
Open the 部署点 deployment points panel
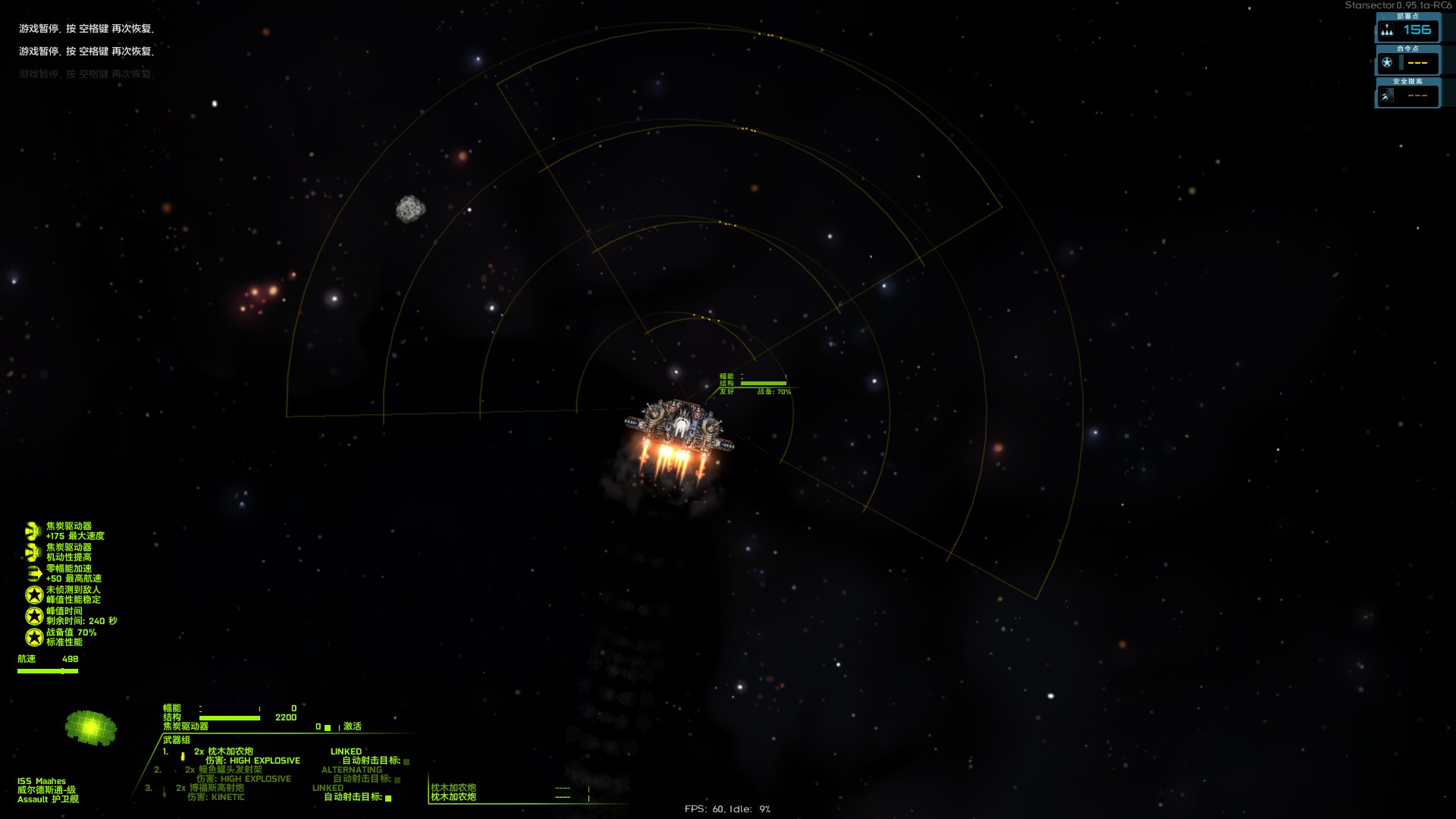coord(1407,30)
